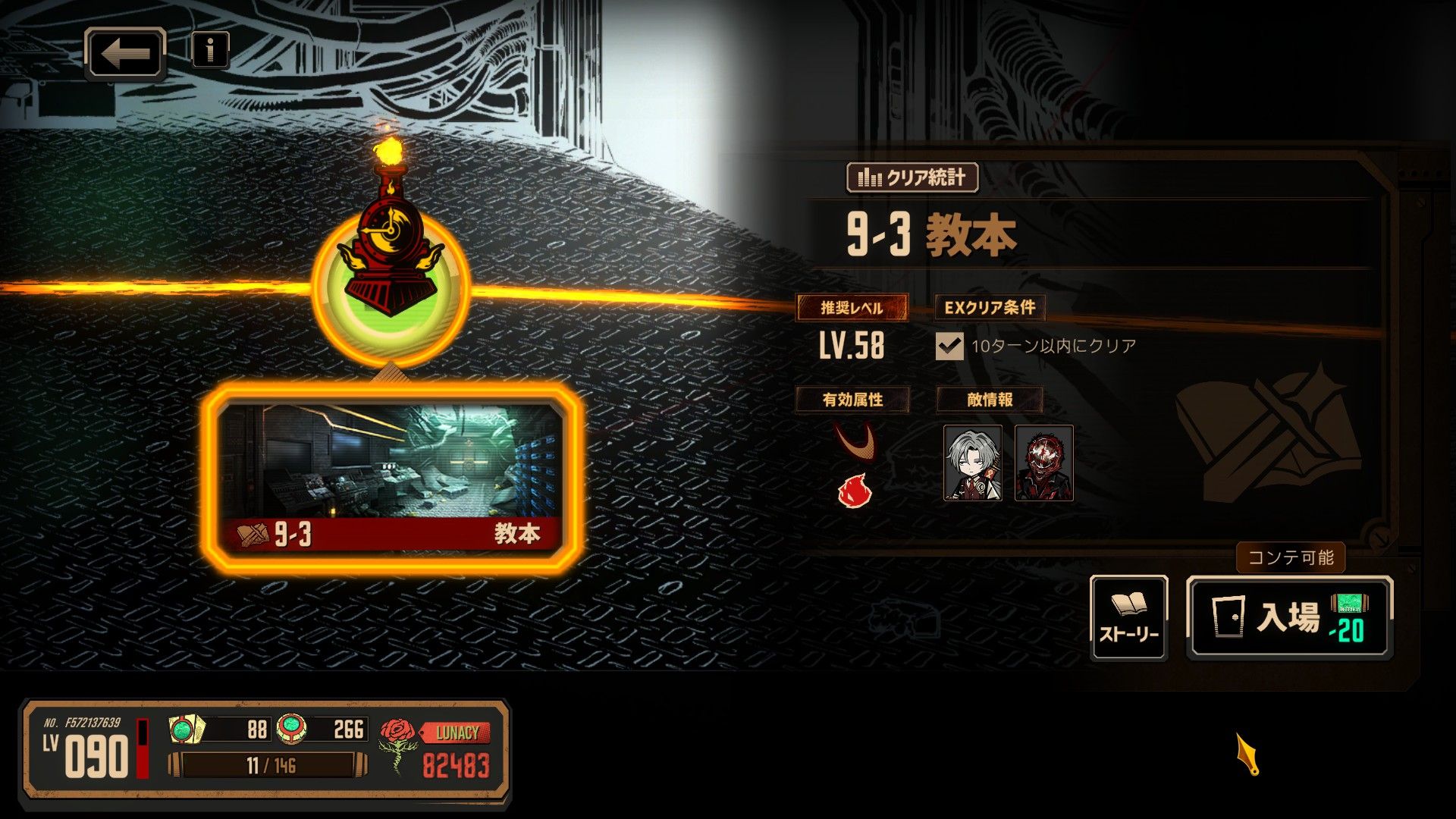
Task: Go back with the arrow button
Action: [125, 53]
